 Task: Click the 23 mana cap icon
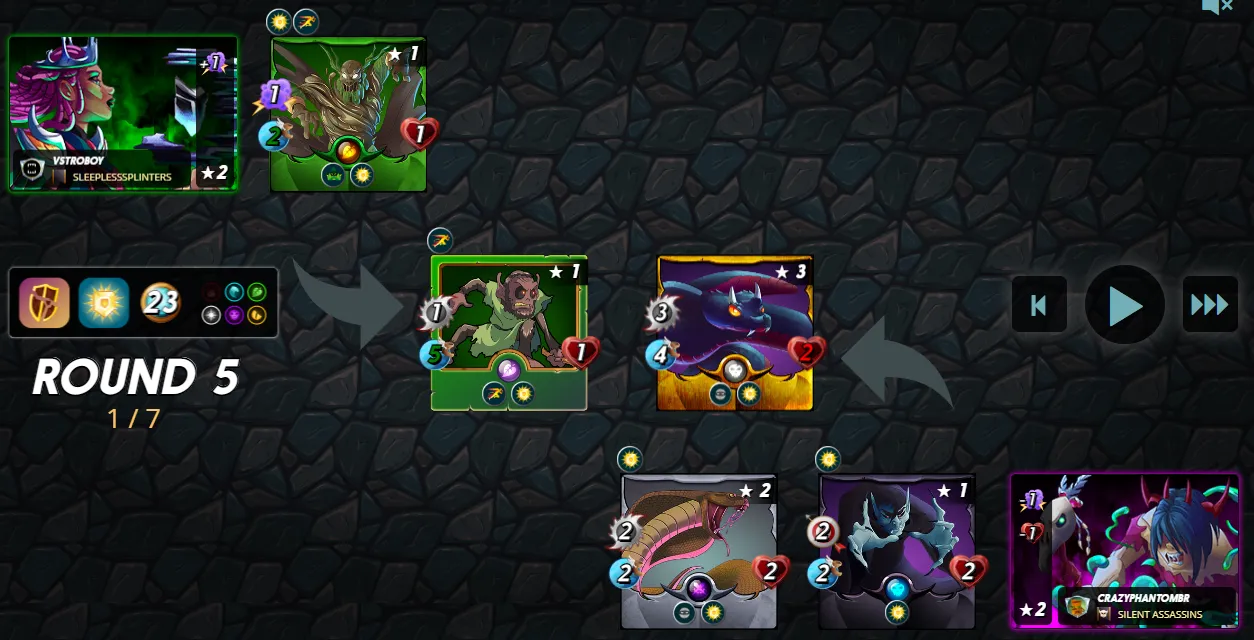pos(160,302)
